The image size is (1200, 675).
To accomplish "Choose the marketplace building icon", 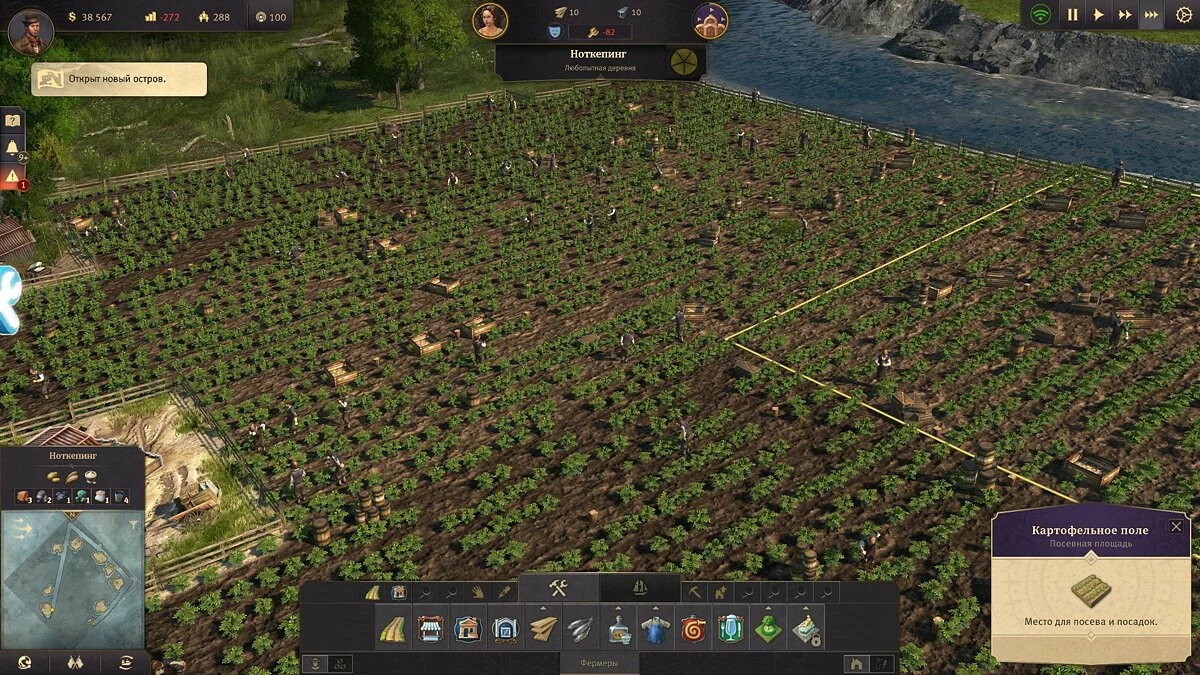I will coord(430,630).
